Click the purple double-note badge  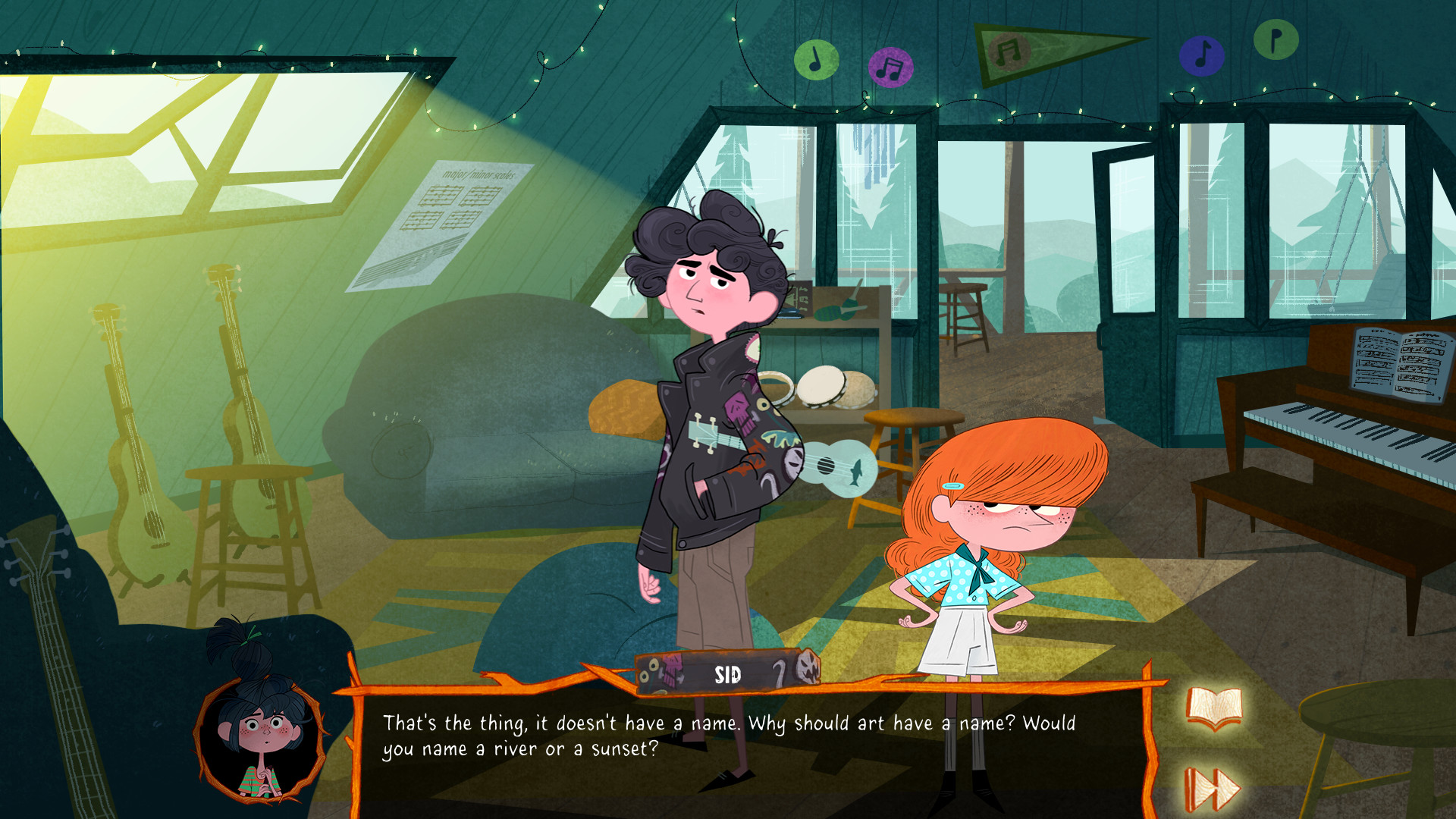[x=889, y=66]
